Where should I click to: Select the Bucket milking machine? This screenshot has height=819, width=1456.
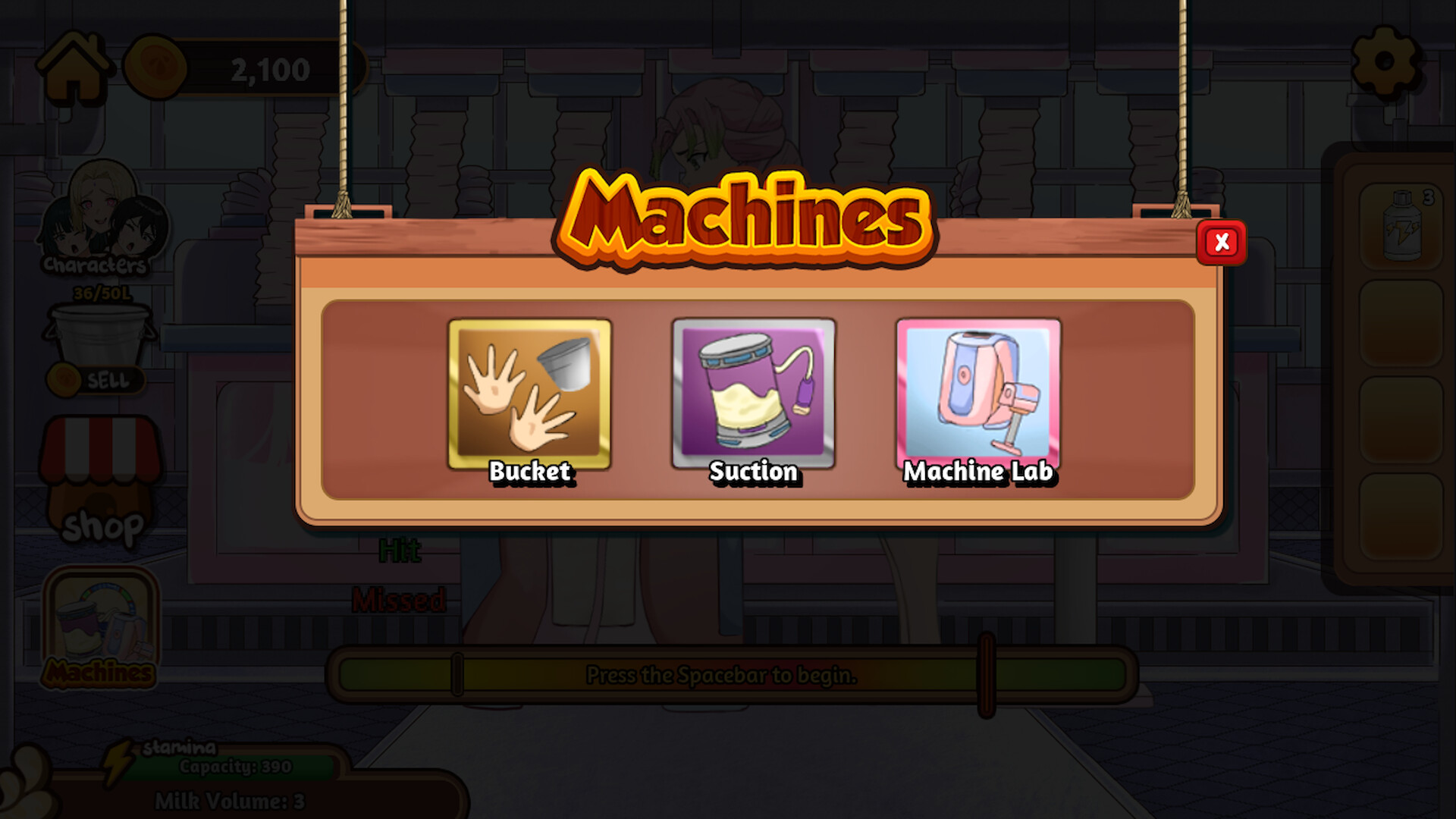pyautogui.click(x=529, y=393)
